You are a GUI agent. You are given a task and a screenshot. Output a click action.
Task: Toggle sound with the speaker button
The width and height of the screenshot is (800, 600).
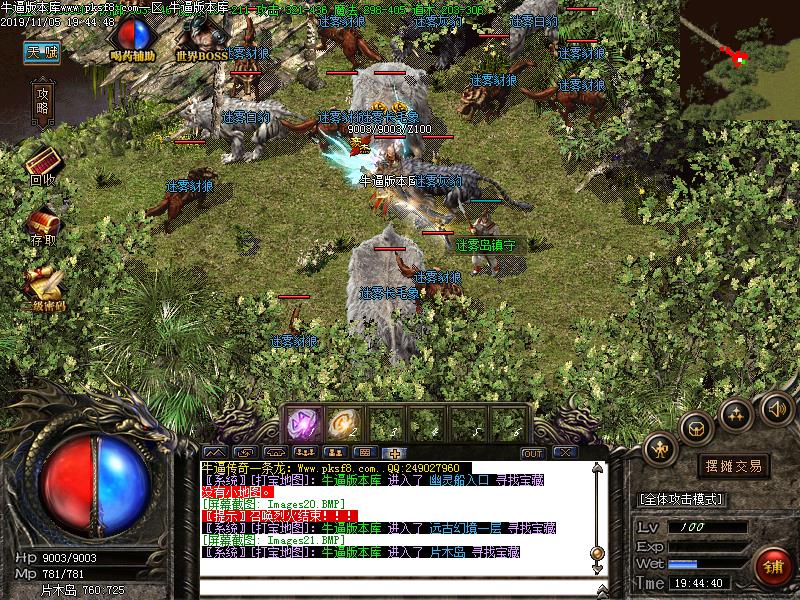coord(777,408)
